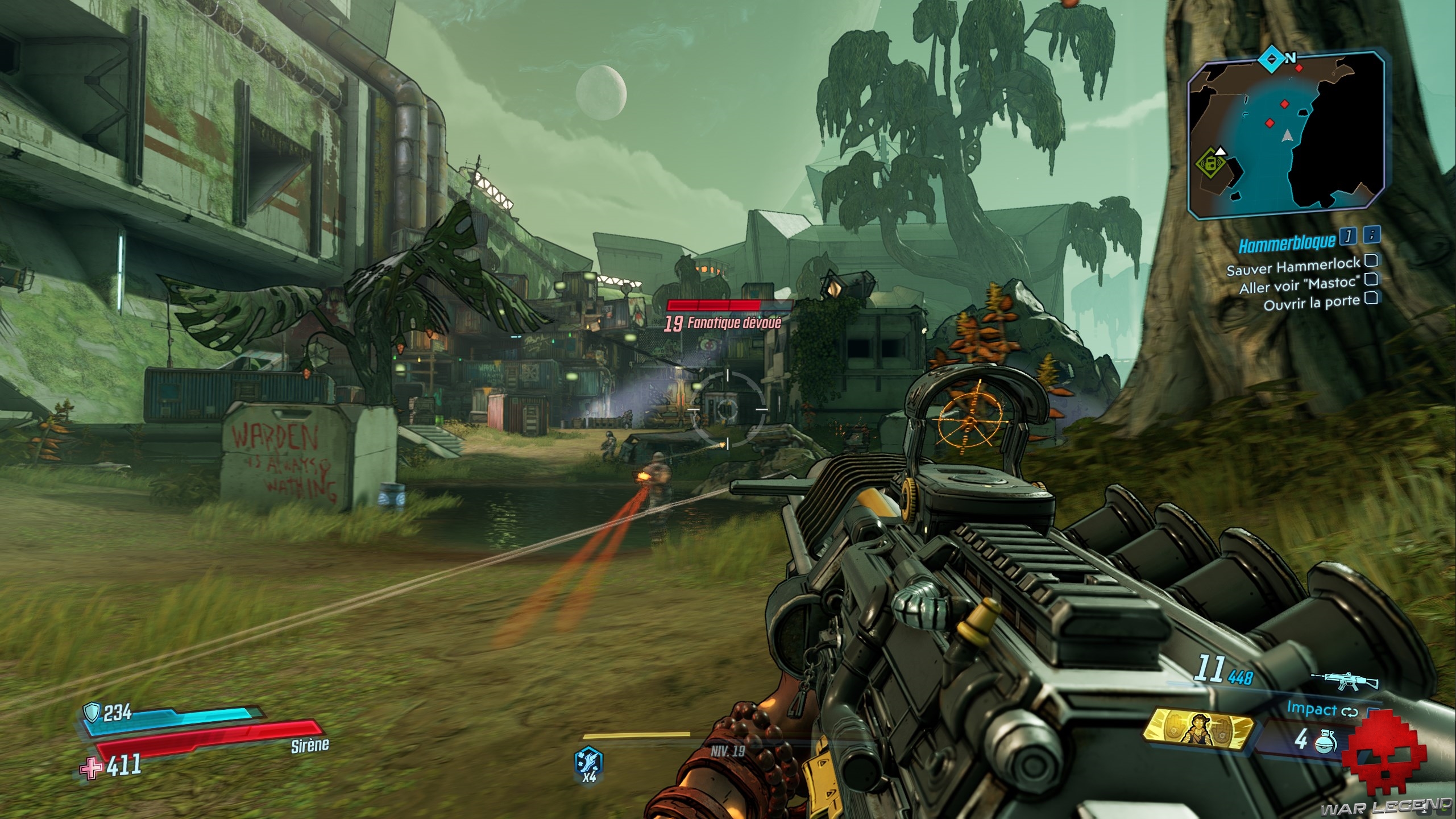Select the shield icon beside 234

click(92, 712)
